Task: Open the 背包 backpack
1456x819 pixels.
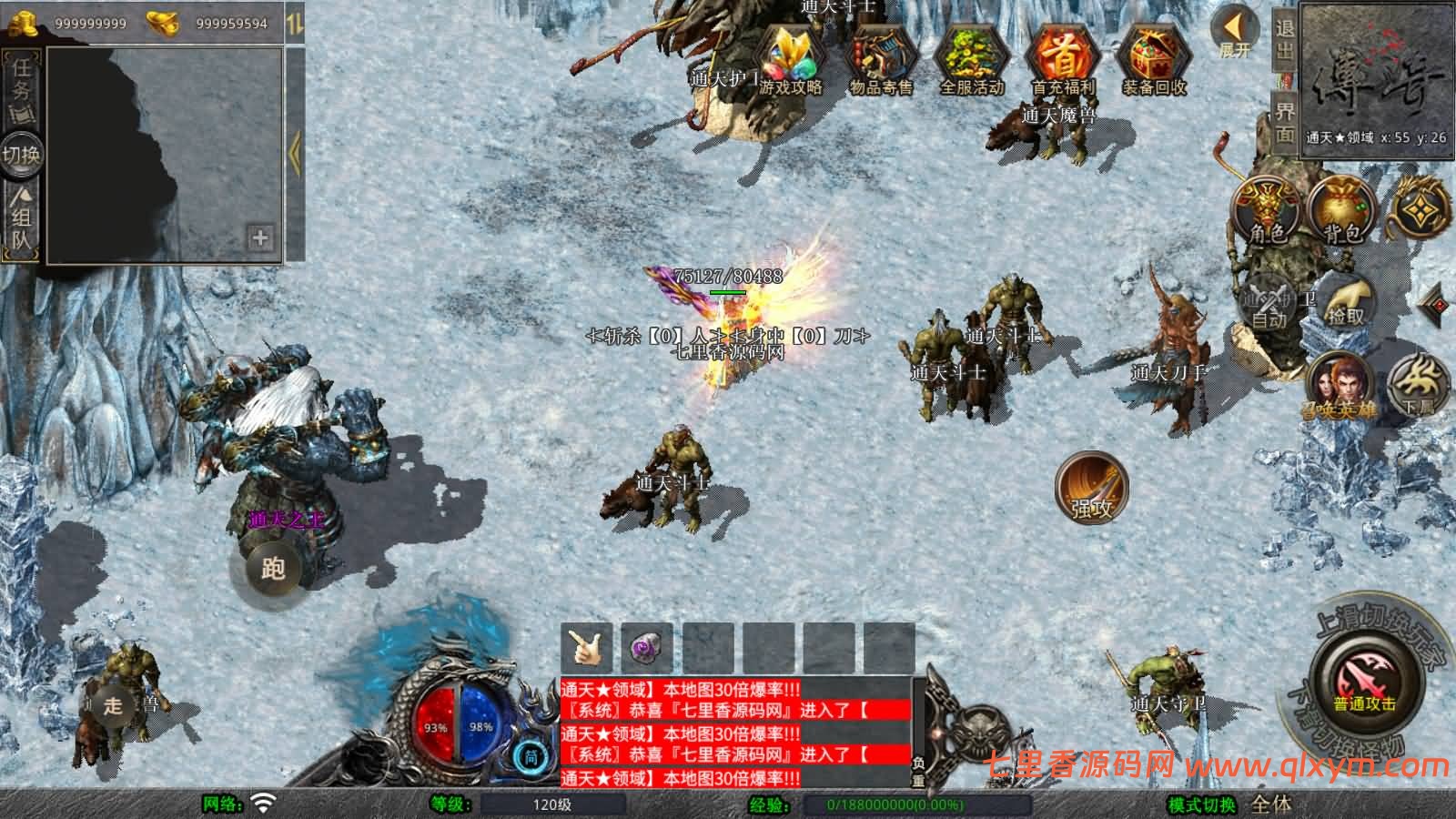Action: click(x=1342, y=209)
